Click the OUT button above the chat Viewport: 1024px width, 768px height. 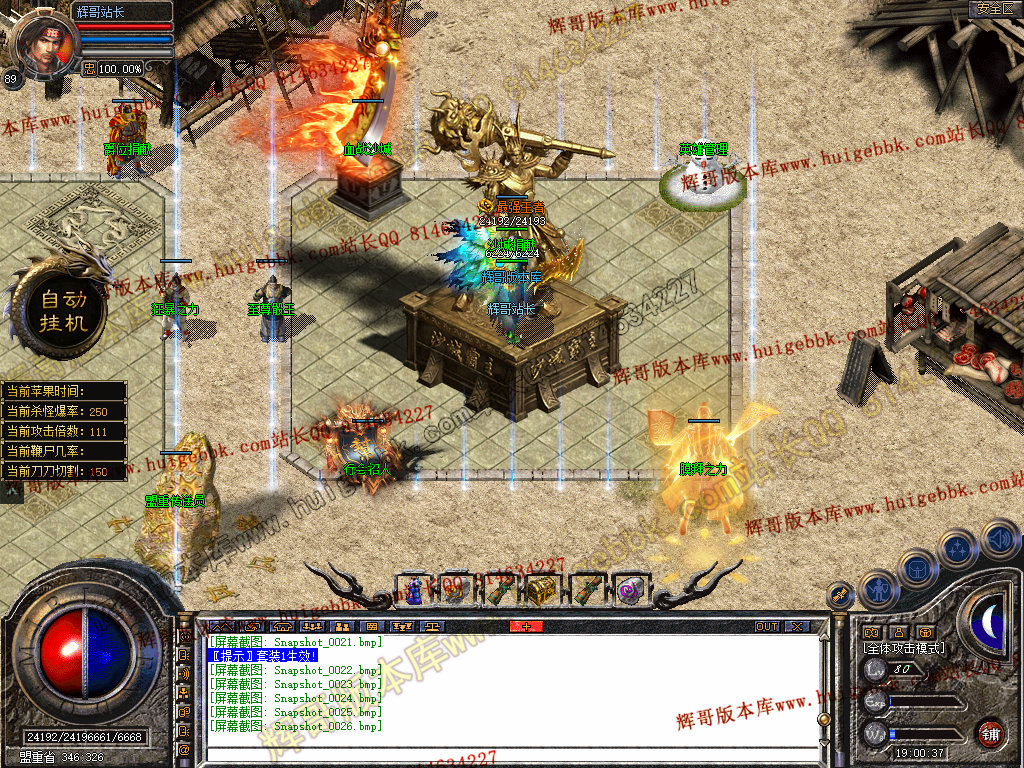(766, 626)
